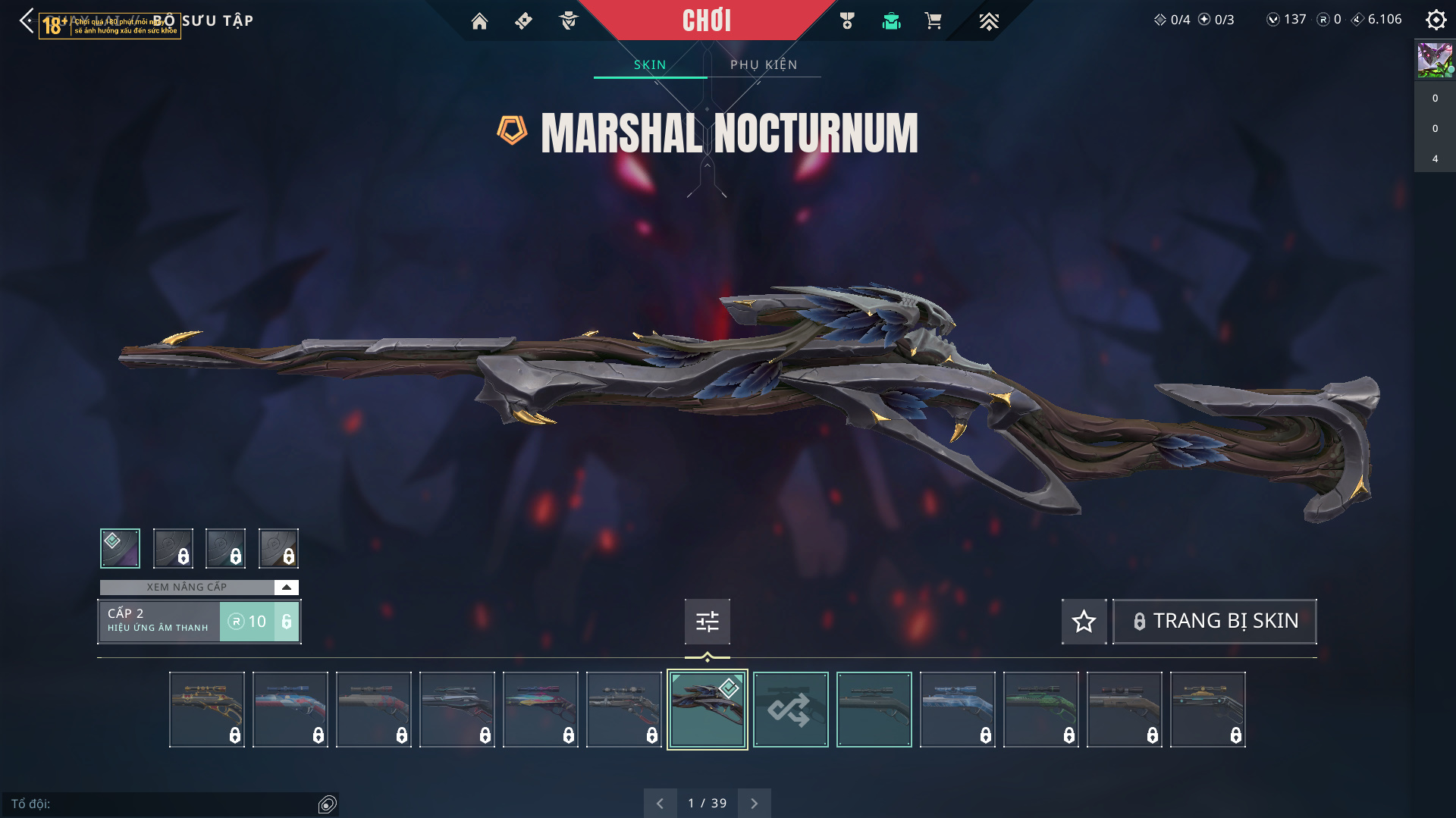Open the shopping cart store
The width and height of the screenshot is (1456, 818).
pos(933,21)
